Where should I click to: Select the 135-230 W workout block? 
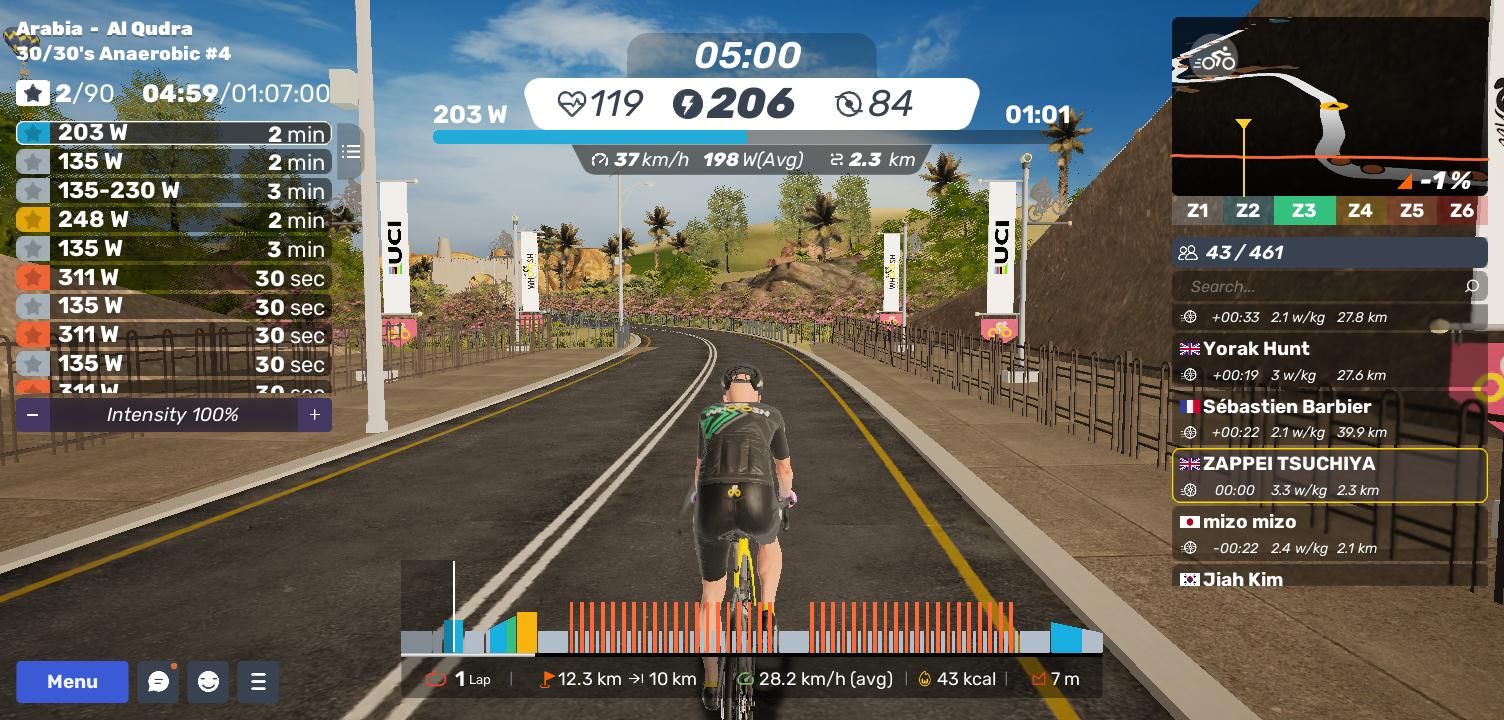pos(173,190)
